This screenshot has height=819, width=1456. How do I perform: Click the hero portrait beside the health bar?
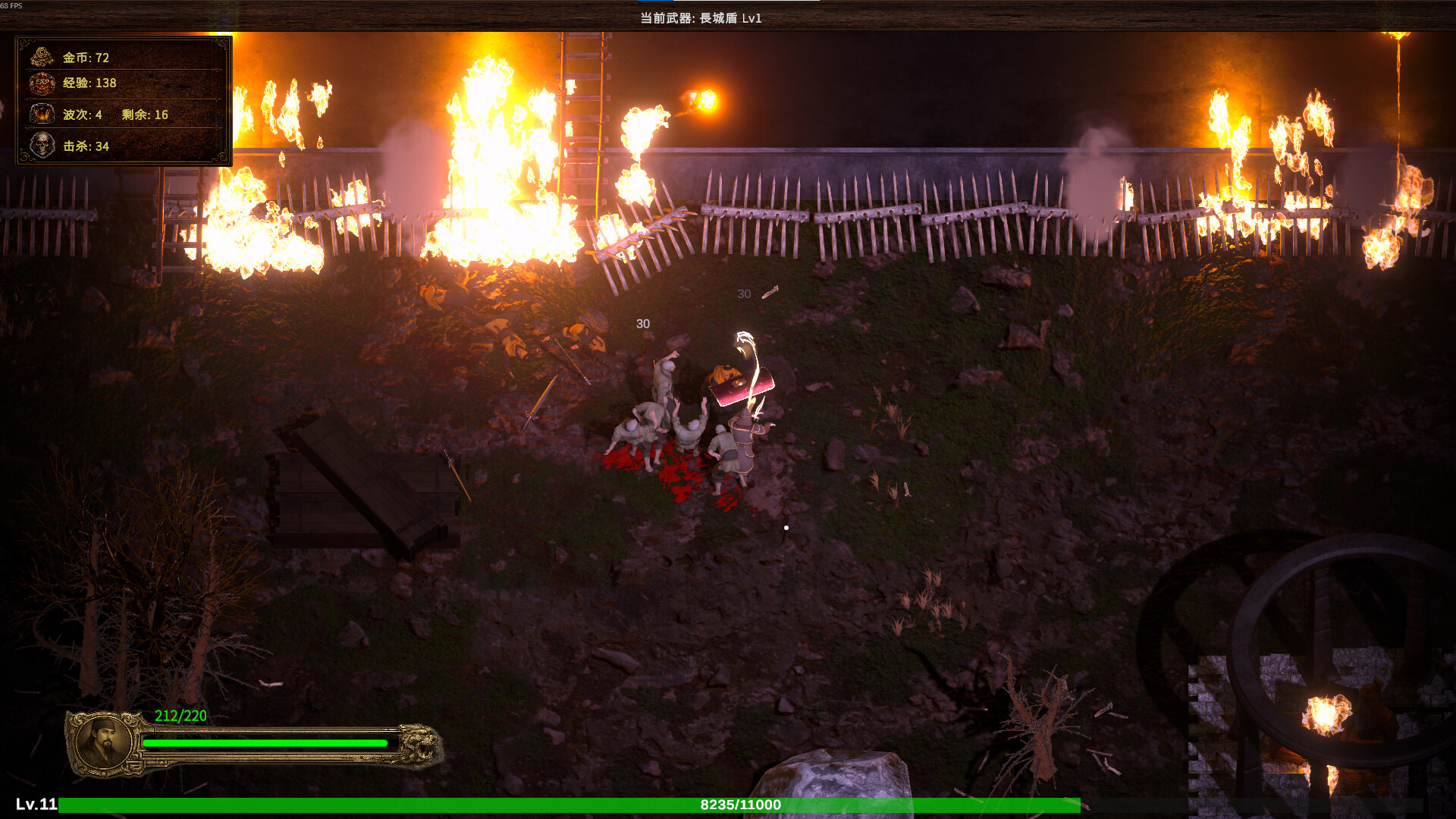[104, 743]
